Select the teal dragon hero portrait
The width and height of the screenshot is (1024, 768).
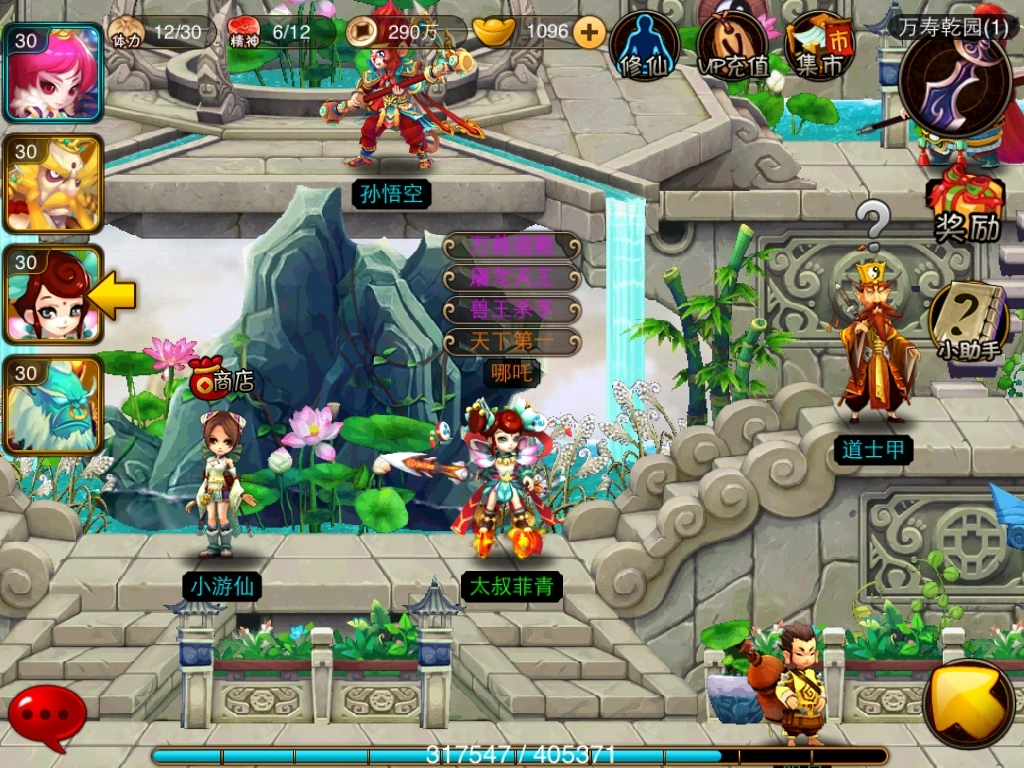point(54,405)
